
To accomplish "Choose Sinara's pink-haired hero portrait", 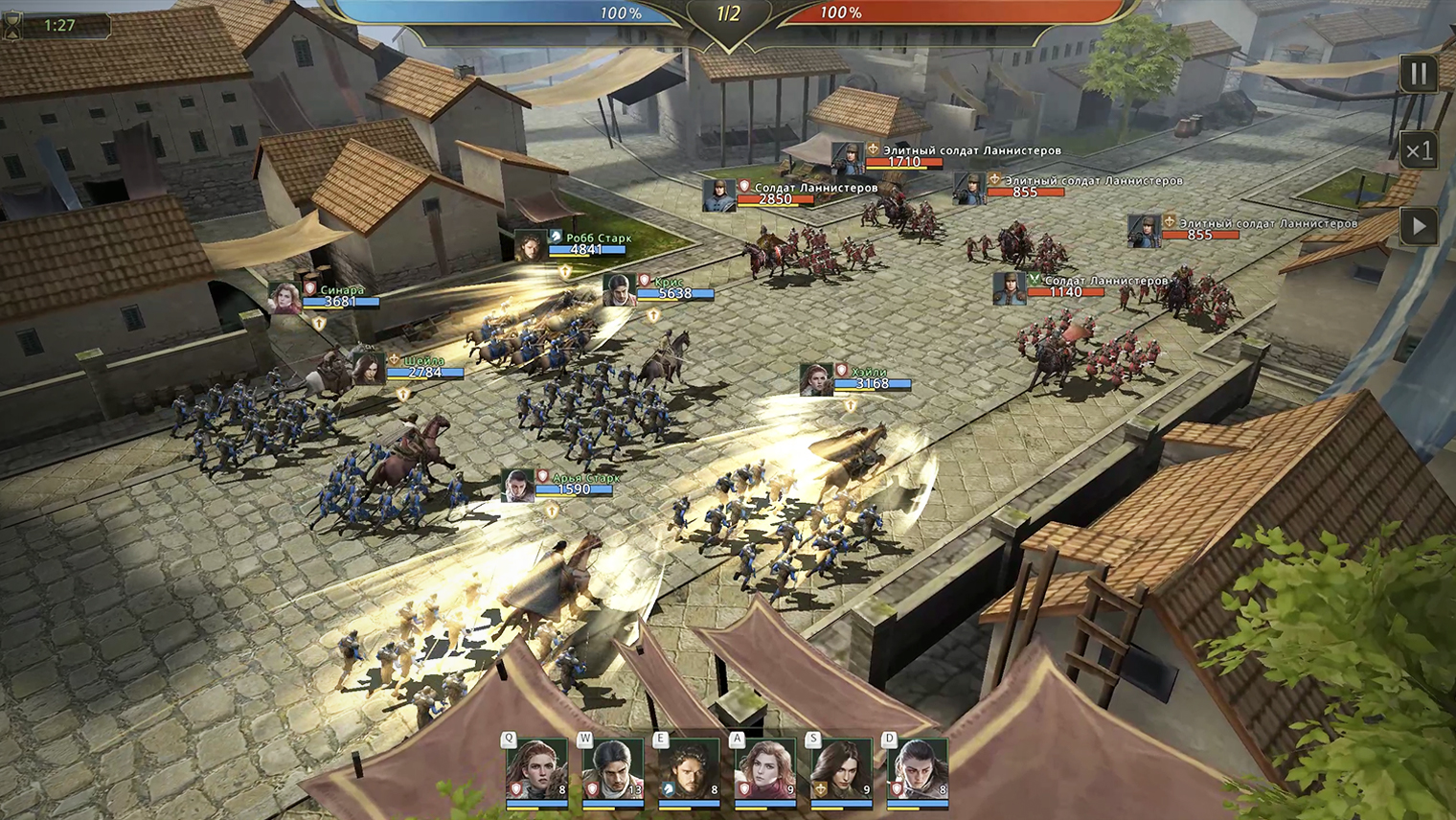I will pyautogui.click(x=765, y=770).
